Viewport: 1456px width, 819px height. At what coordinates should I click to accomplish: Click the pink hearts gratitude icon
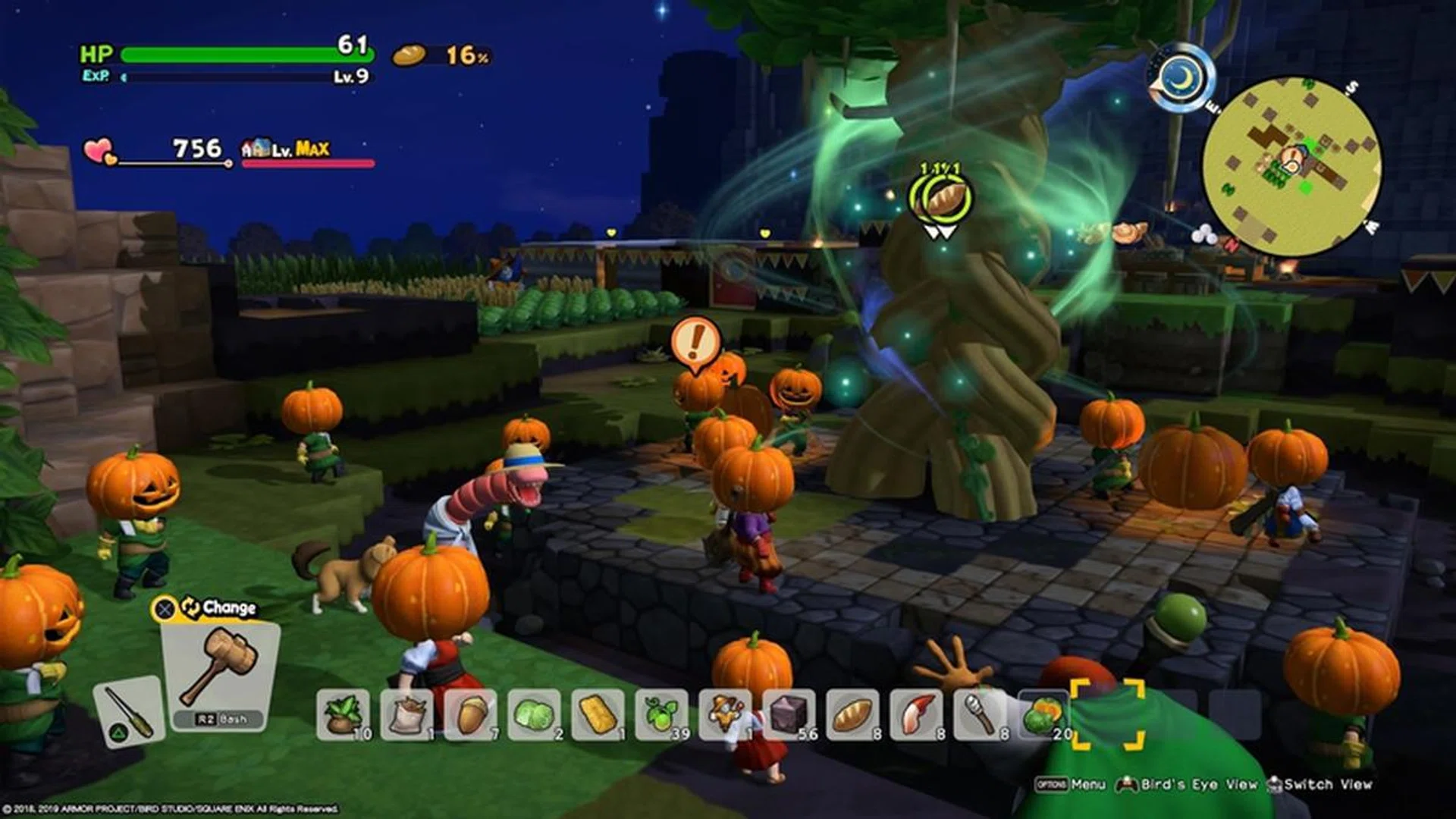99,151
